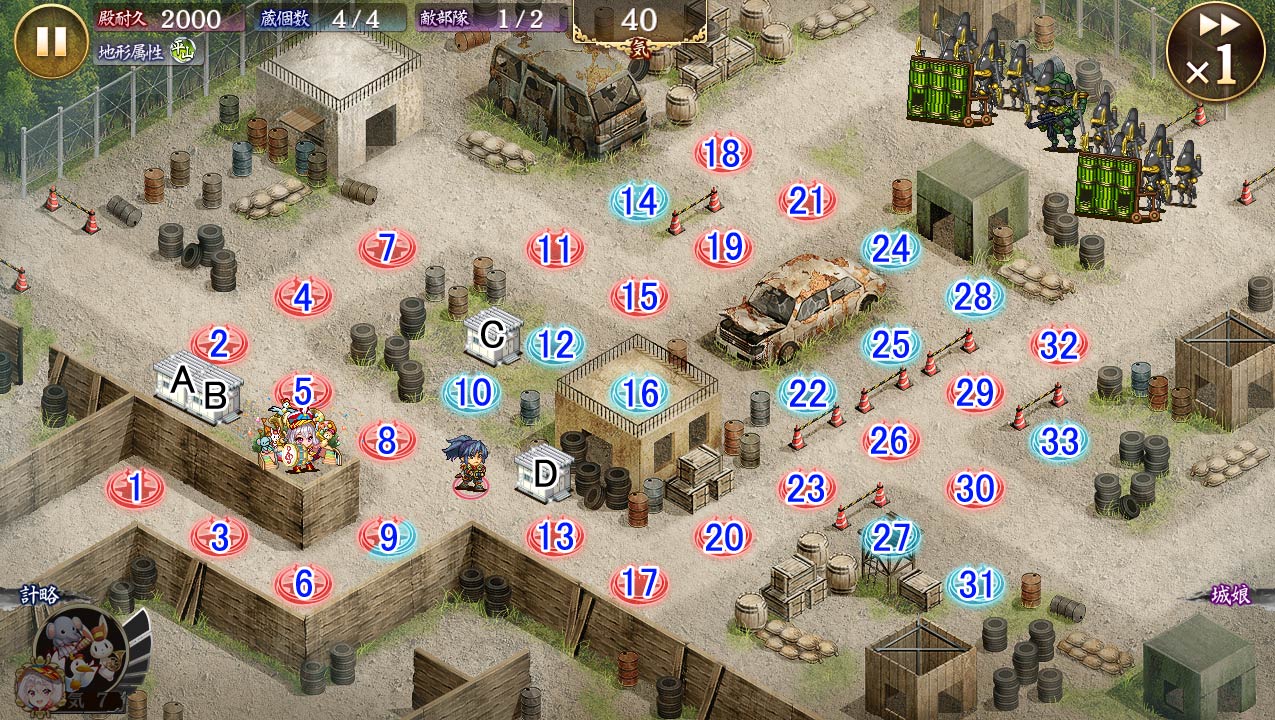Screen dimensions: 1275x720
Task: Select blue placement tile 31
Action: point(975,585)
